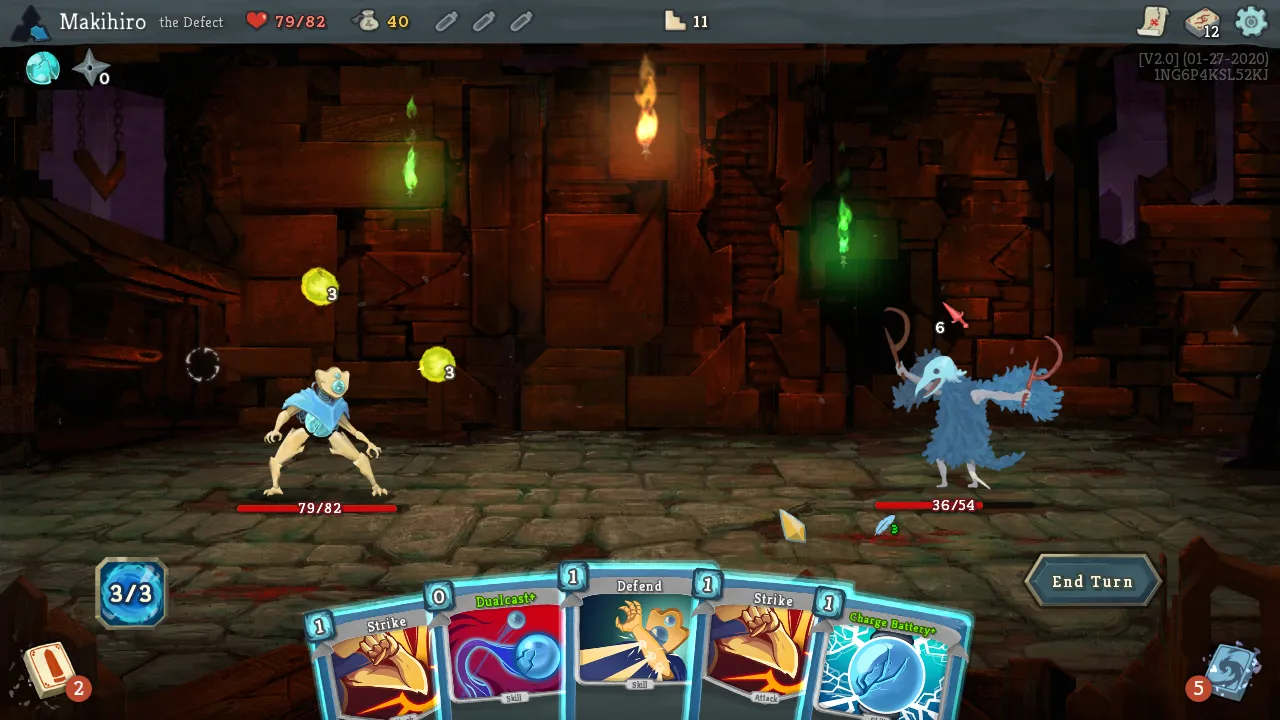Click the first empty potion slot
Viewport: 1280px width, 720px height.
click(445, 21)
